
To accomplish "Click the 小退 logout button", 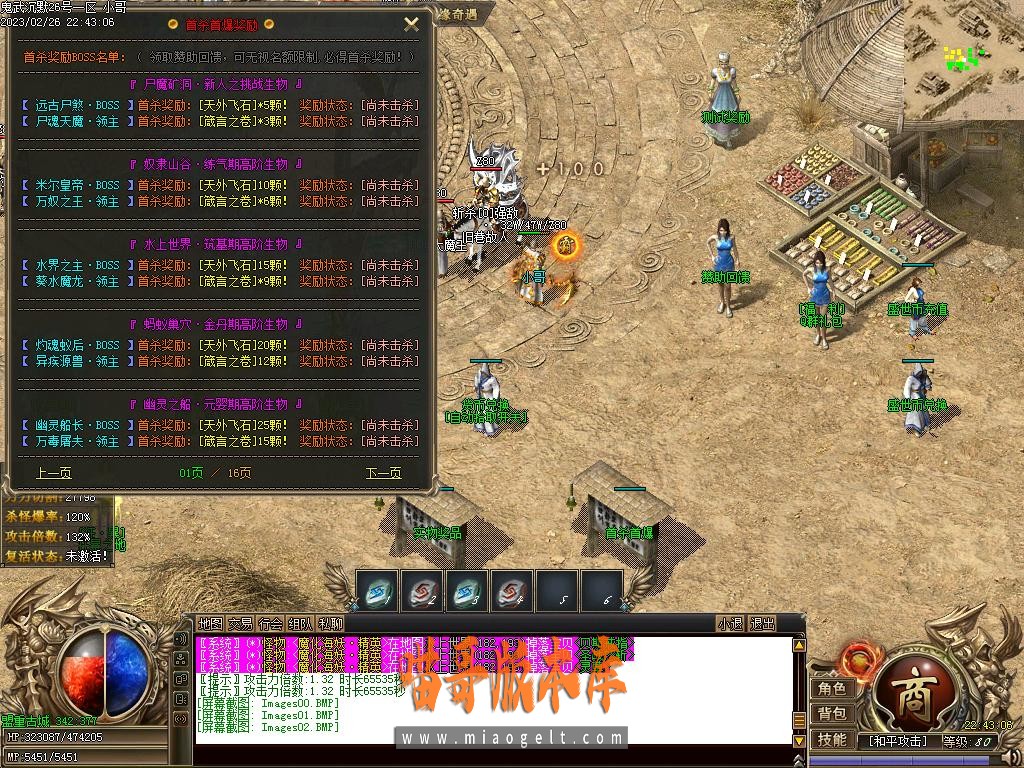I will (x=730, y=624).
